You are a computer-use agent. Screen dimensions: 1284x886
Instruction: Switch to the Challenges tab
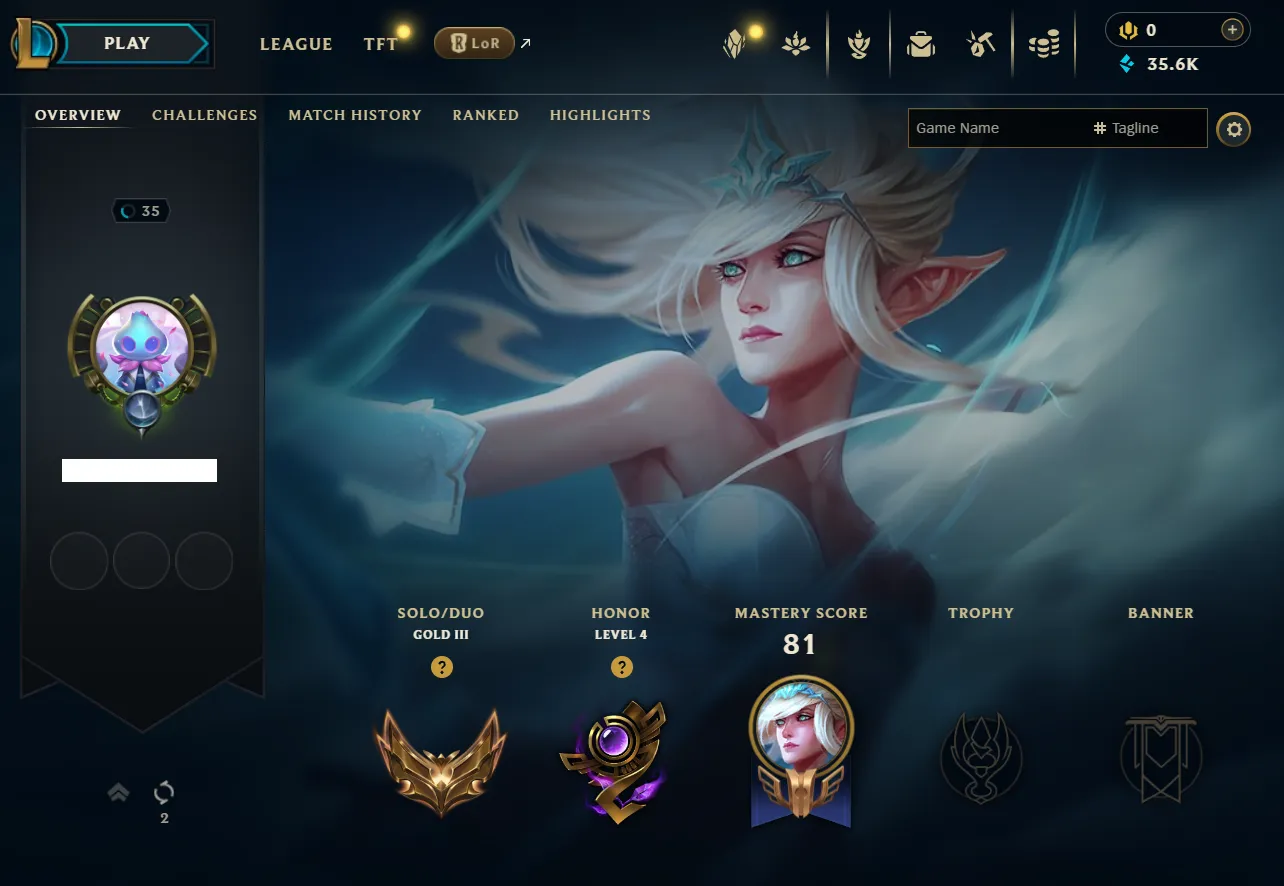[204, 115]
